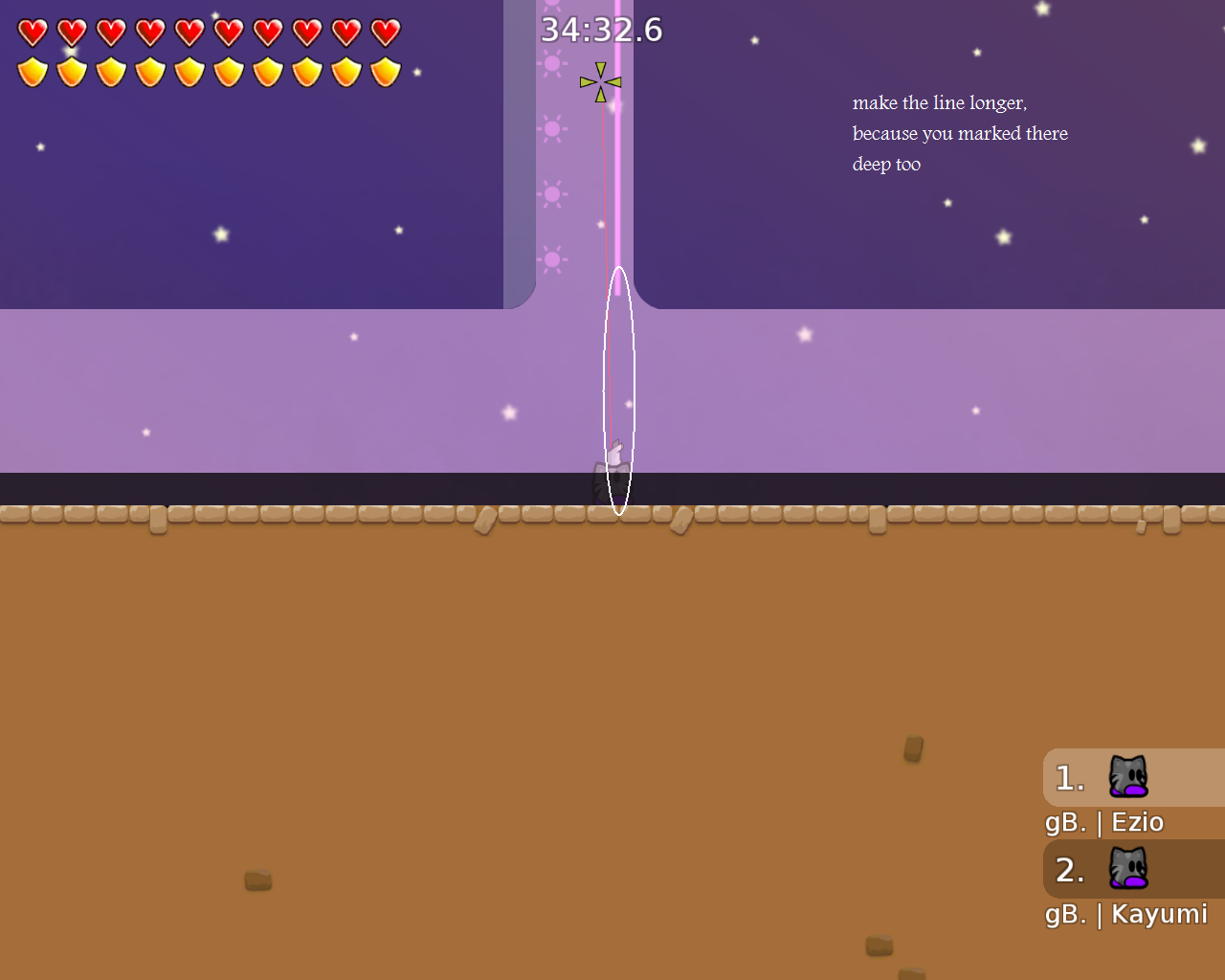Click the fifth heart in the health bar
The width and height of the screenshot is (1225, 980).
coord(189,30)
